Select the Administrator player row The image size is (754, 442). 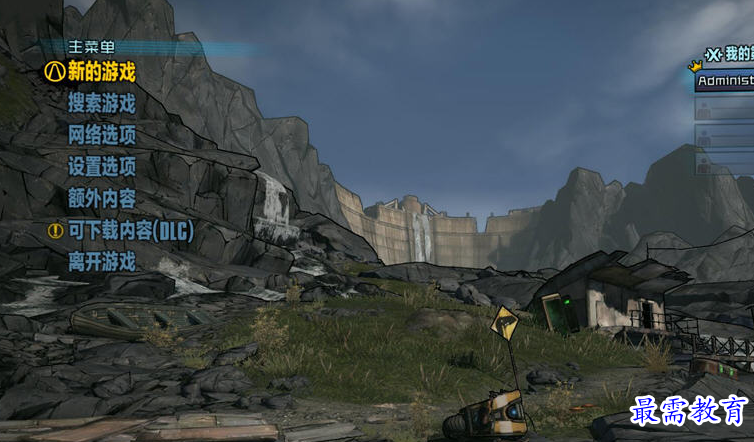[725, 81]
